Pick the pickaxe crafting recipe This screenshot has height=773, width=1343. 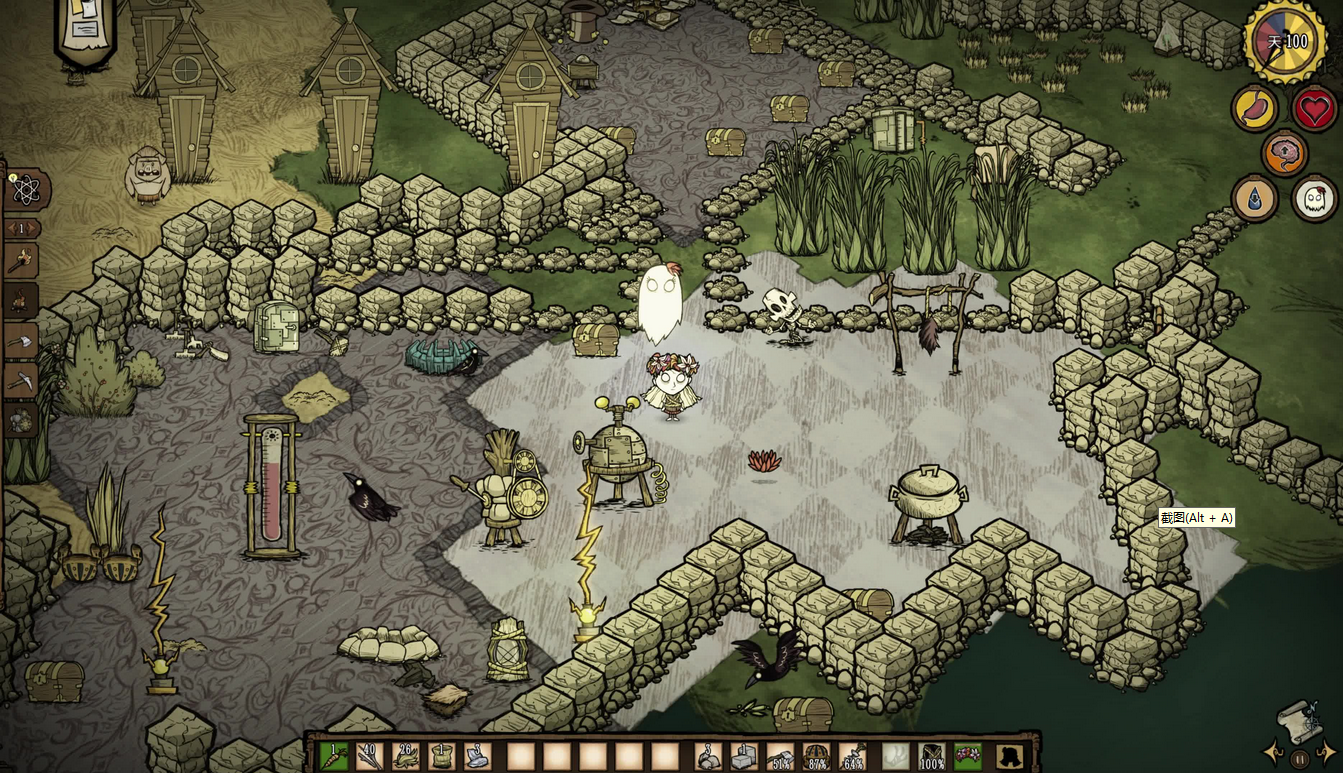20,381
